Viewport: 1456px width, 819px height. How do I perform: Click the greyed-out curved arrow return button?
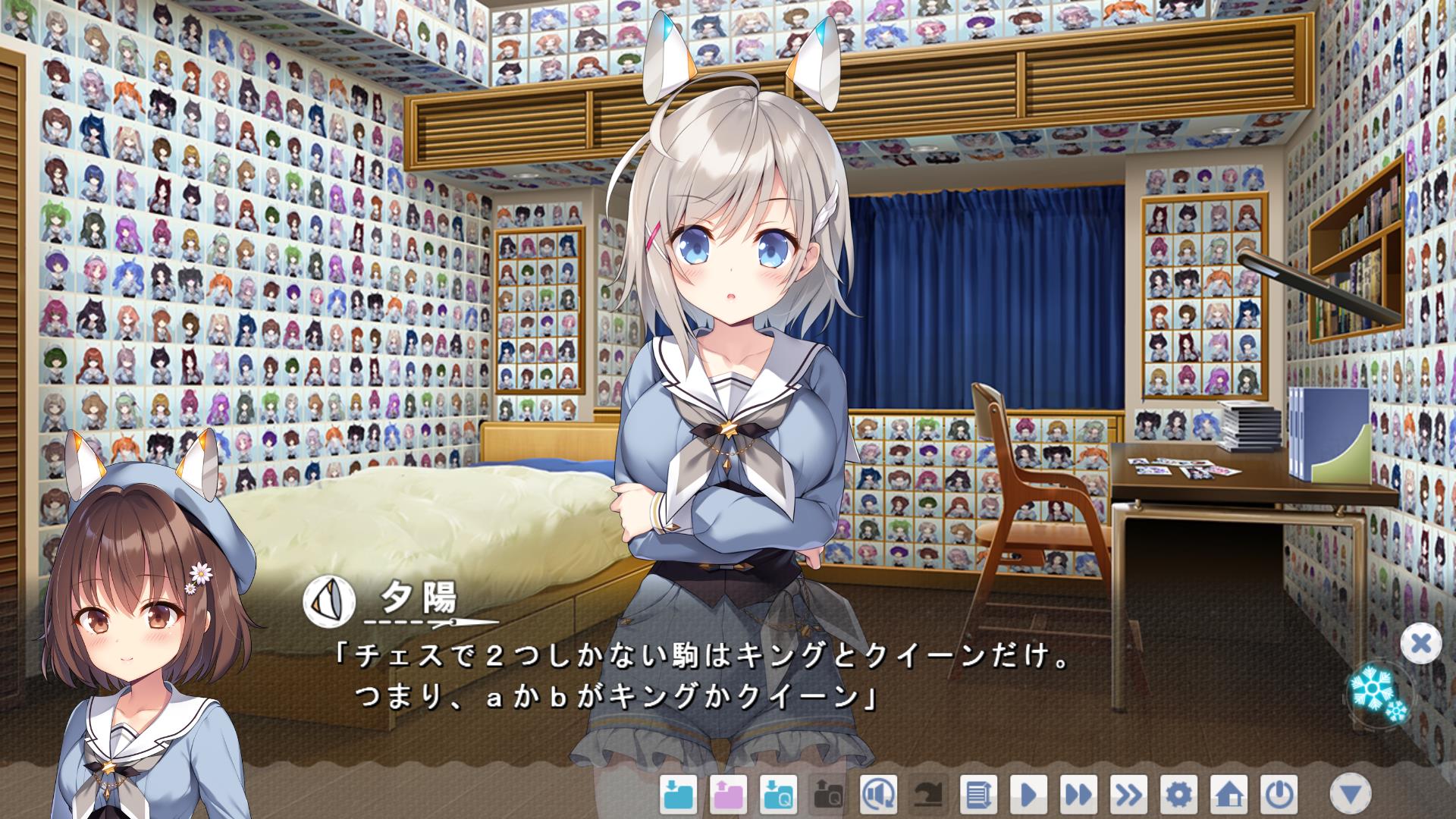pyautogui.click(x=928, y=795)
